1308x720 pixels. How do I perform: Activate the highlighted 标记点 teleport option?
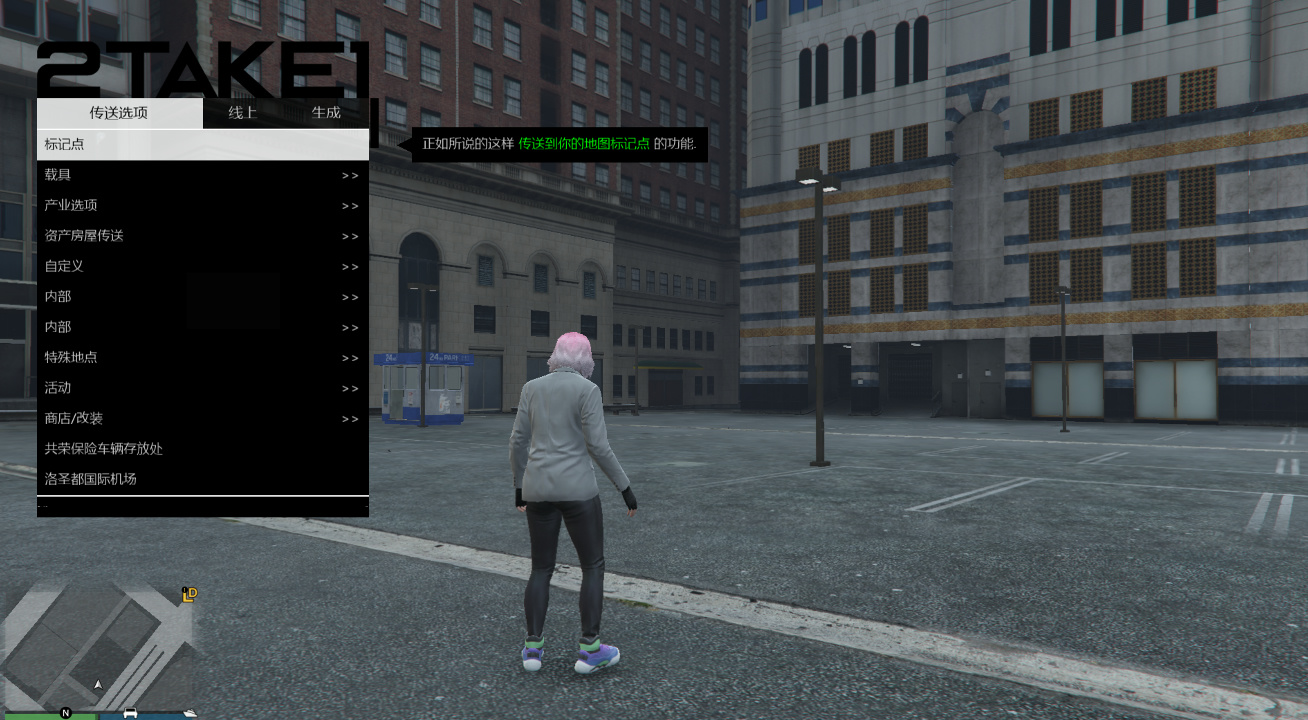coord(200,144)
